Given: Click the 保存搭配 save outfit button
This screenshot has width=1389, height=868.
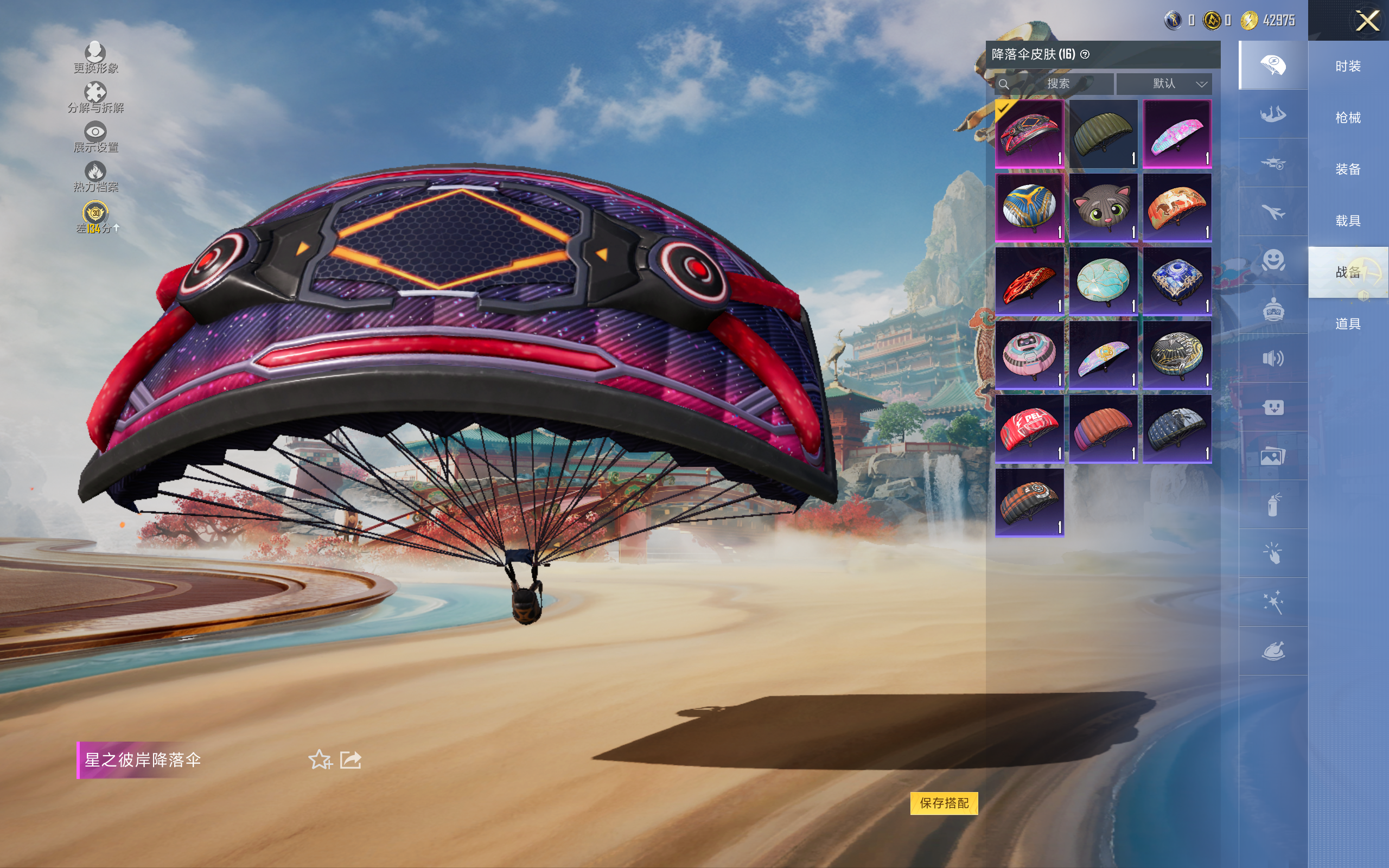Looking at the screenshot, I should (944, 802).
